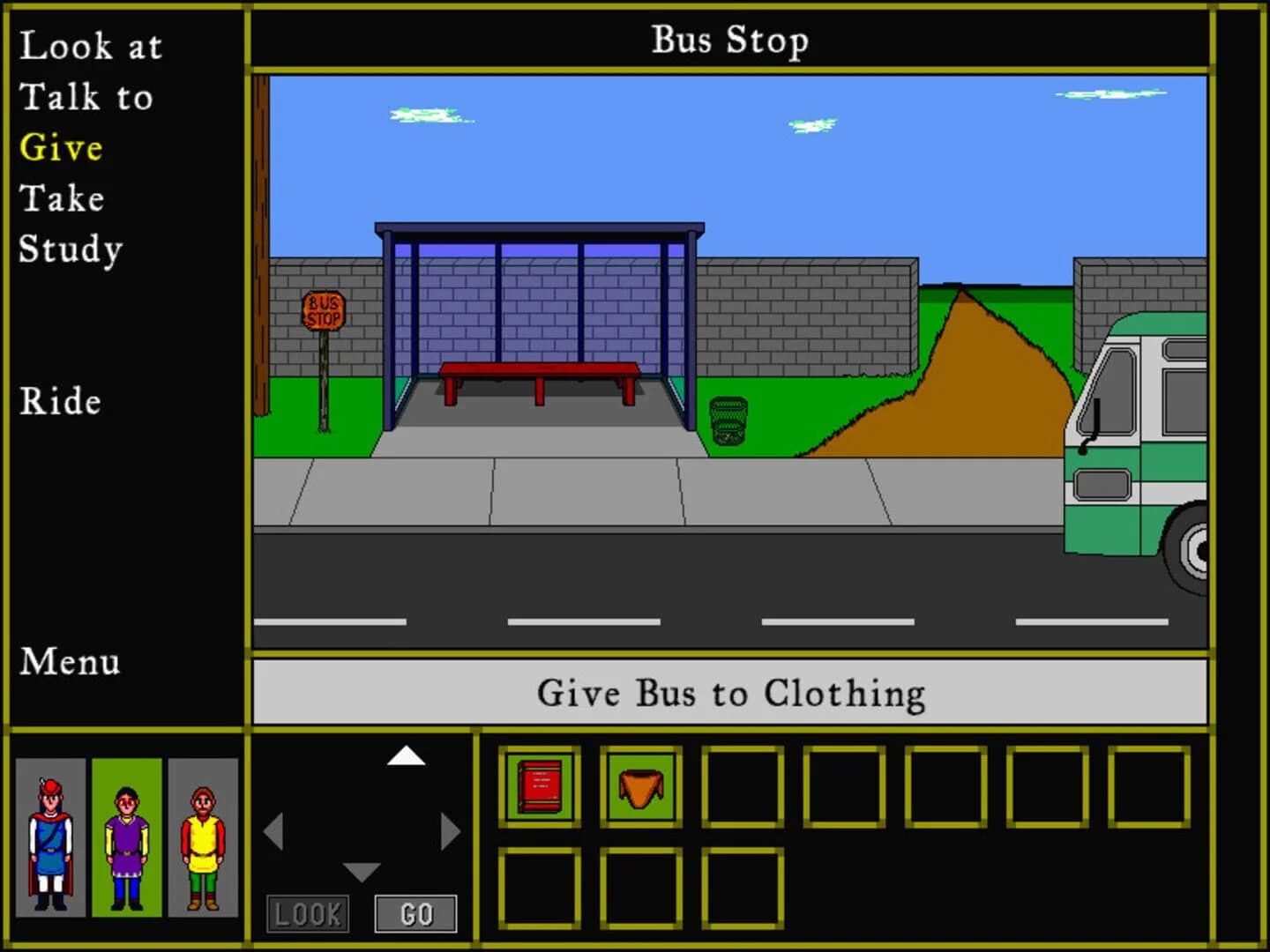Click the left navigation arrow
Image resolution: width=1270 pixels, height=952 pixels.
tap(275, 829)
